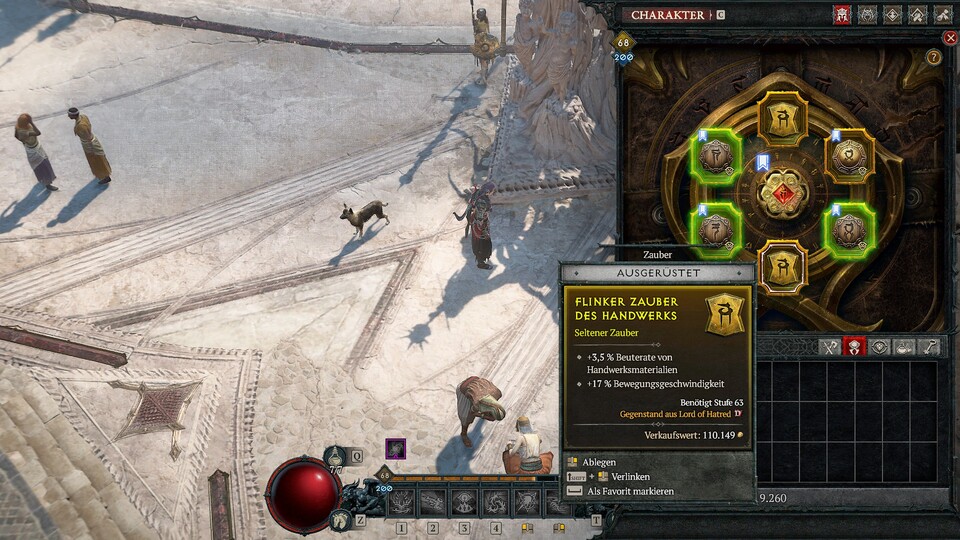Activate the skill in slot 3
This screenshot has height=540, width=960.
[x=464, y=502]
